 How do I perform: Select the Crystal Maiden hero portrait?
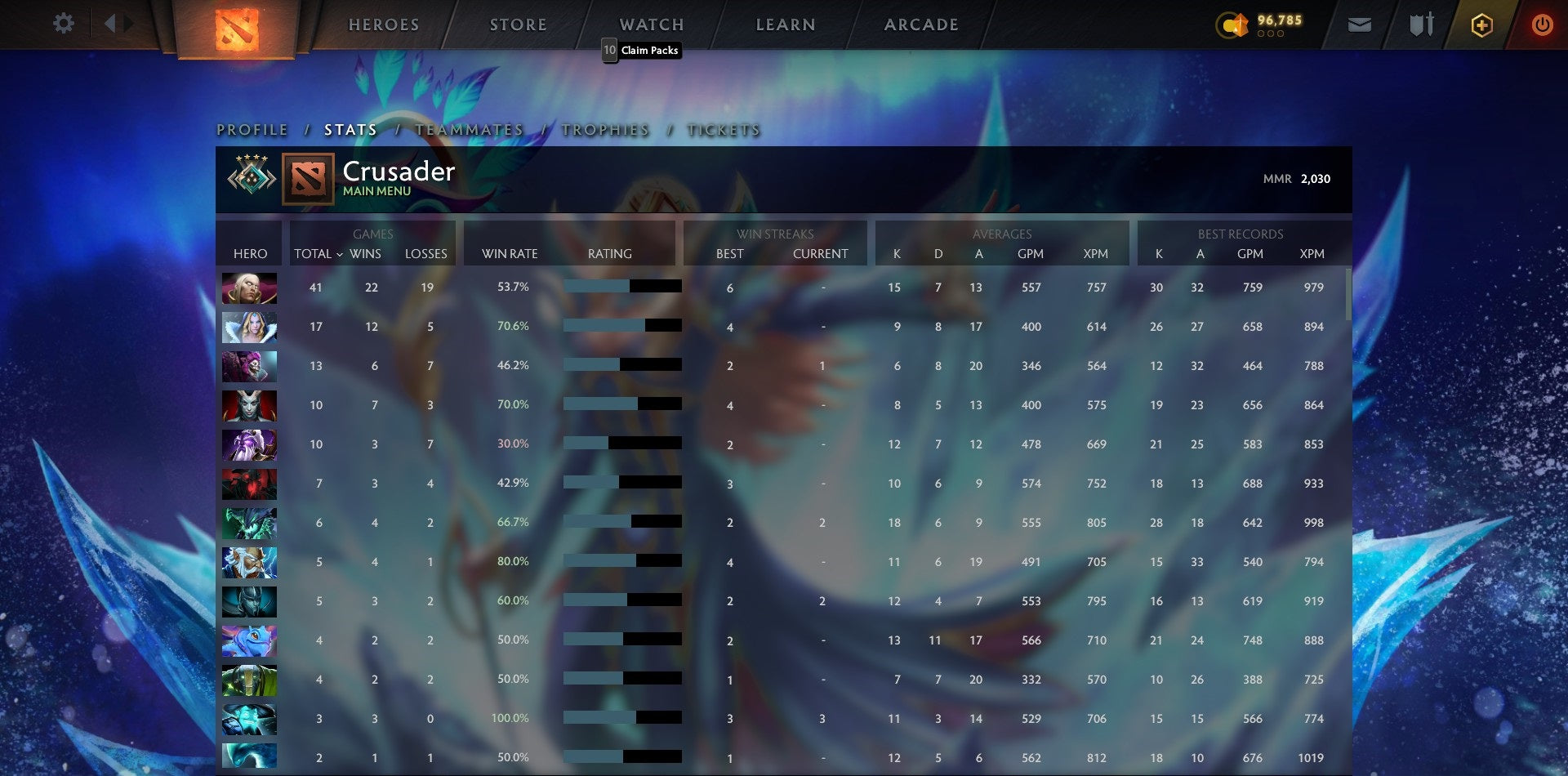point(249,327)
